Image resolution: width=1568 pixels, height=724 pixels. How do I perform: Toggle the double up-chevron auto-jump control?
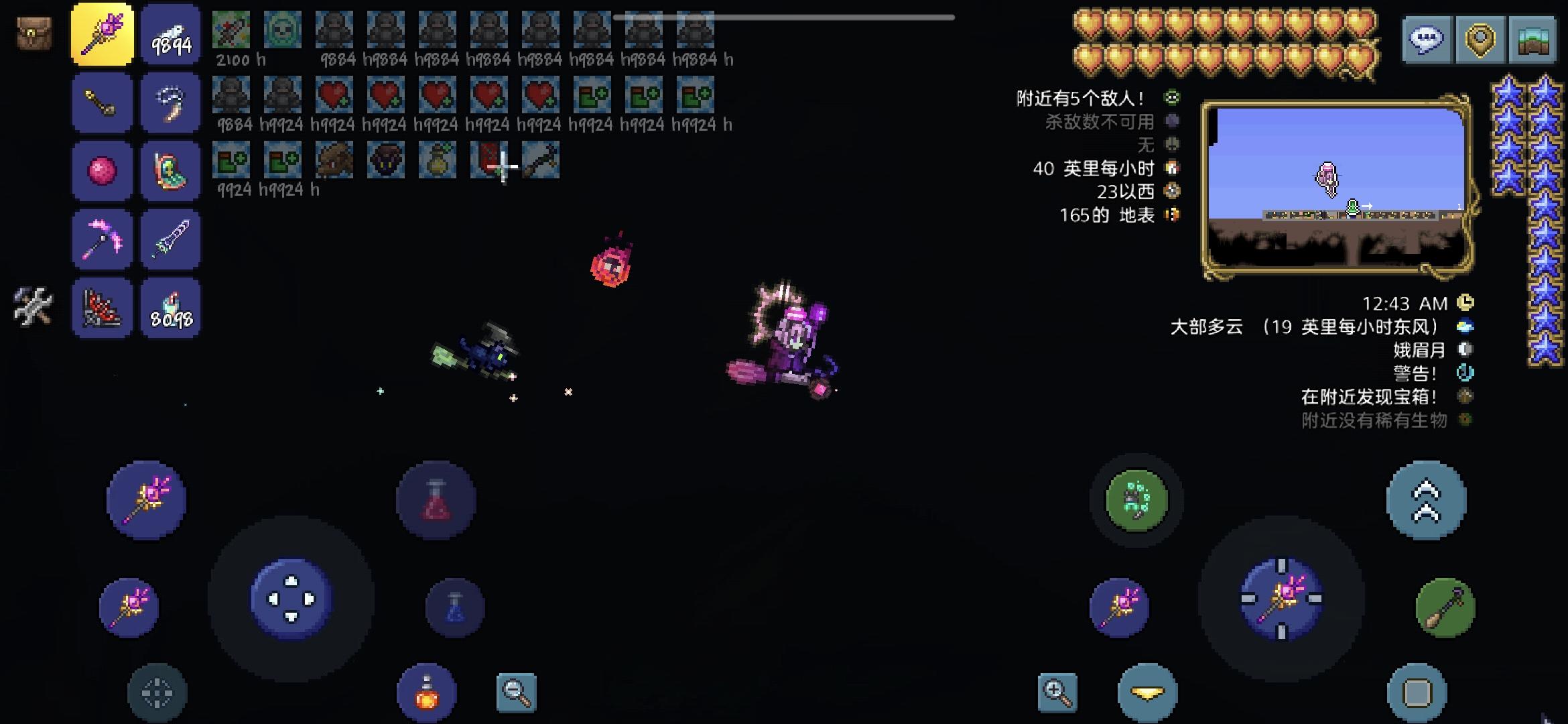(1425, 499)
